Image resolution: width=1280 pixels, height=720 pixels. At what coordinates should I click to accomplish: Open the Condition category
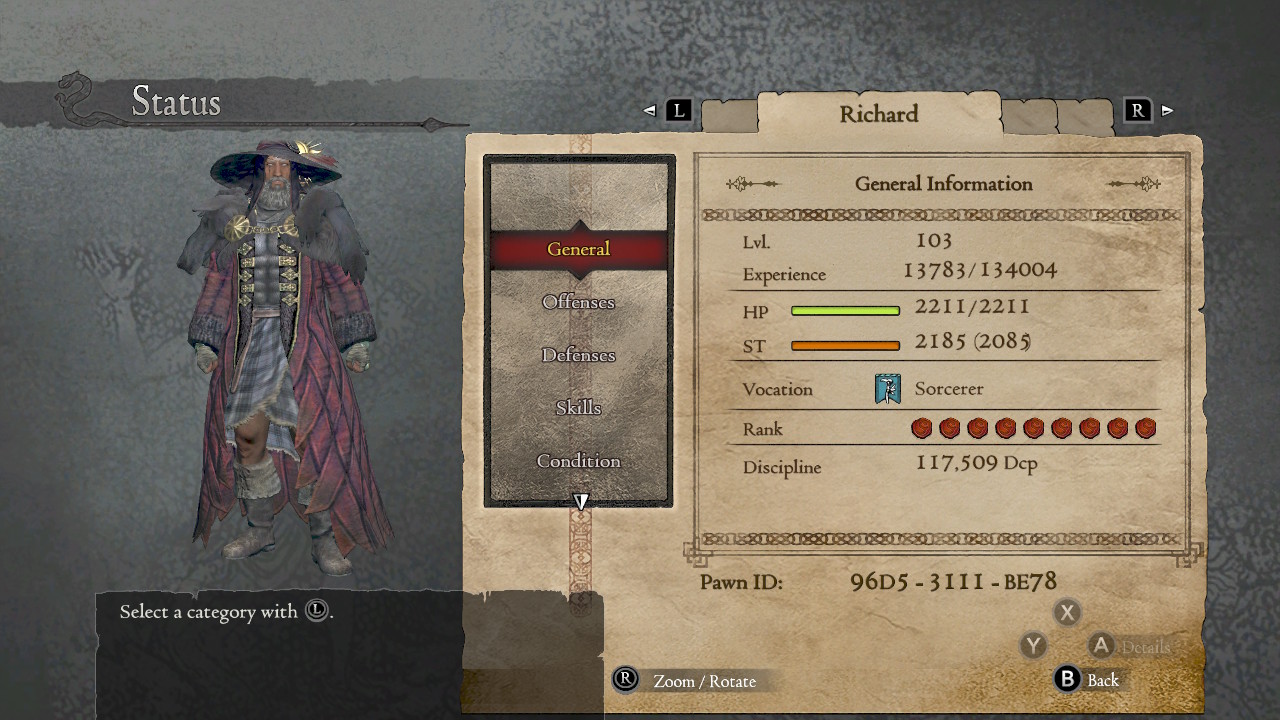coord(578,461)
